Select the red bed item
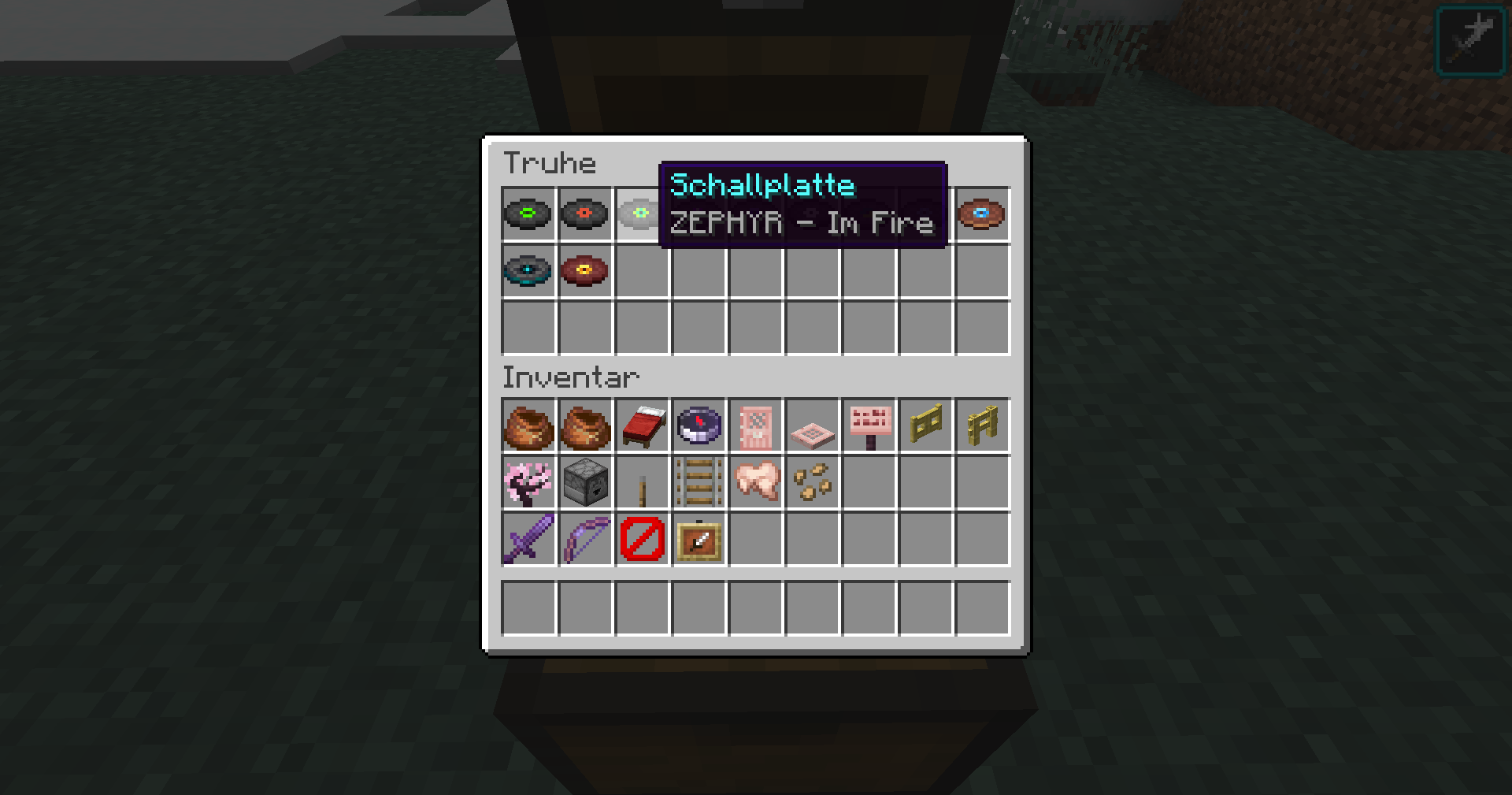 641,425
